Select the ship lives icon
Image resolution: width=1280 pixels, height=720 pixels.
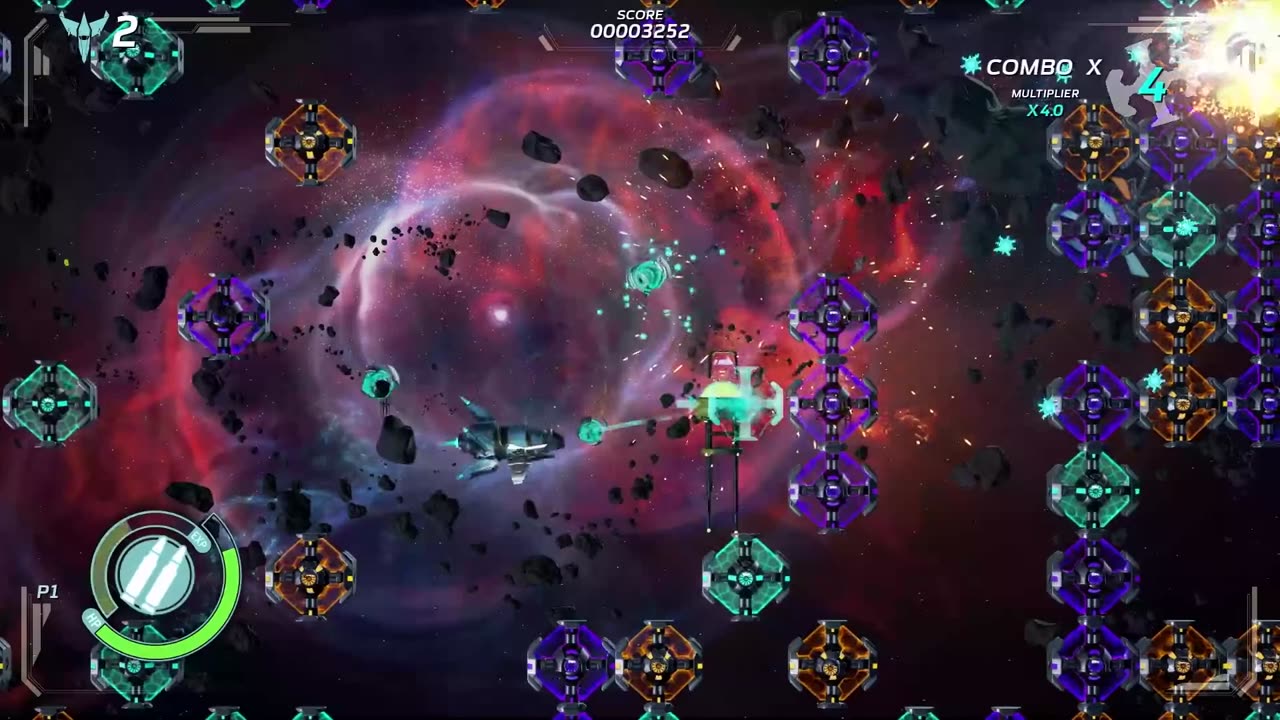click(84, 35)
